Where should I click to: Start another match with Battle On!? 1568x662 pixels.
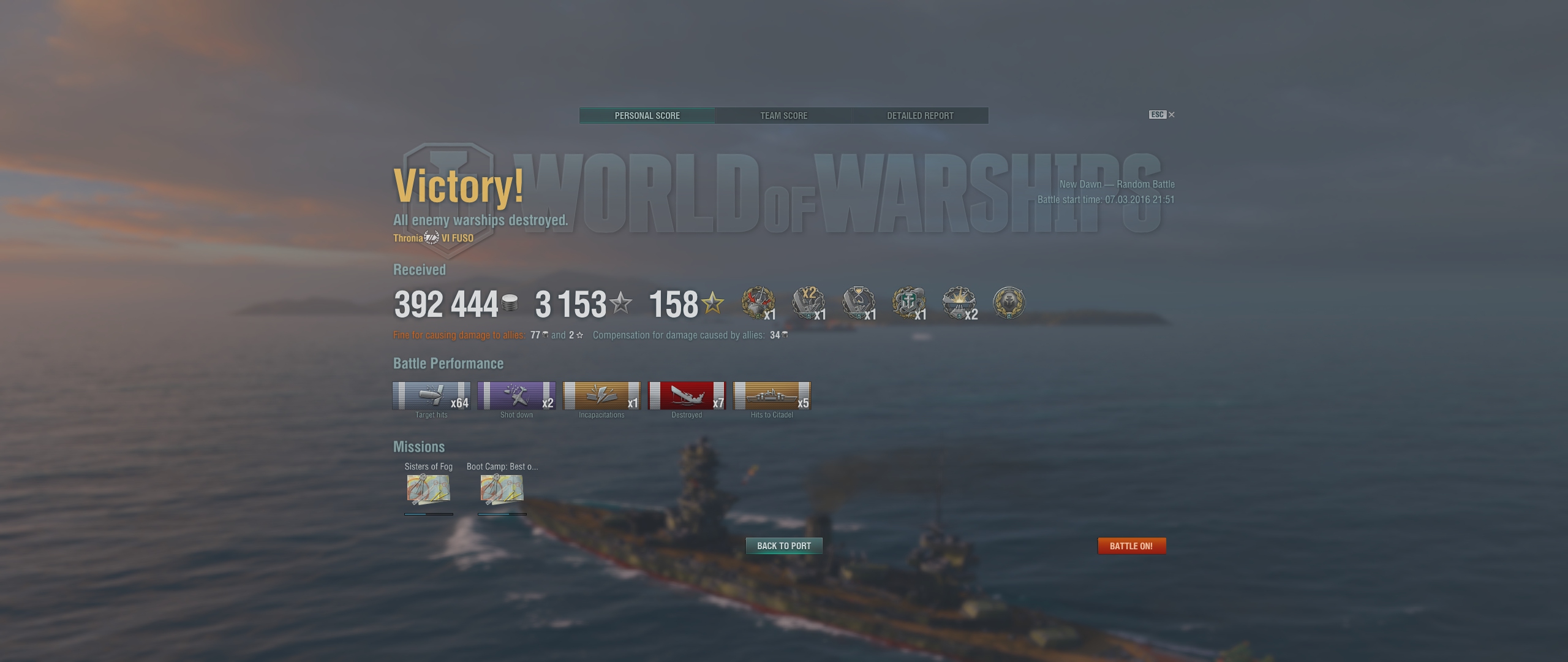tap(1131, 546)
